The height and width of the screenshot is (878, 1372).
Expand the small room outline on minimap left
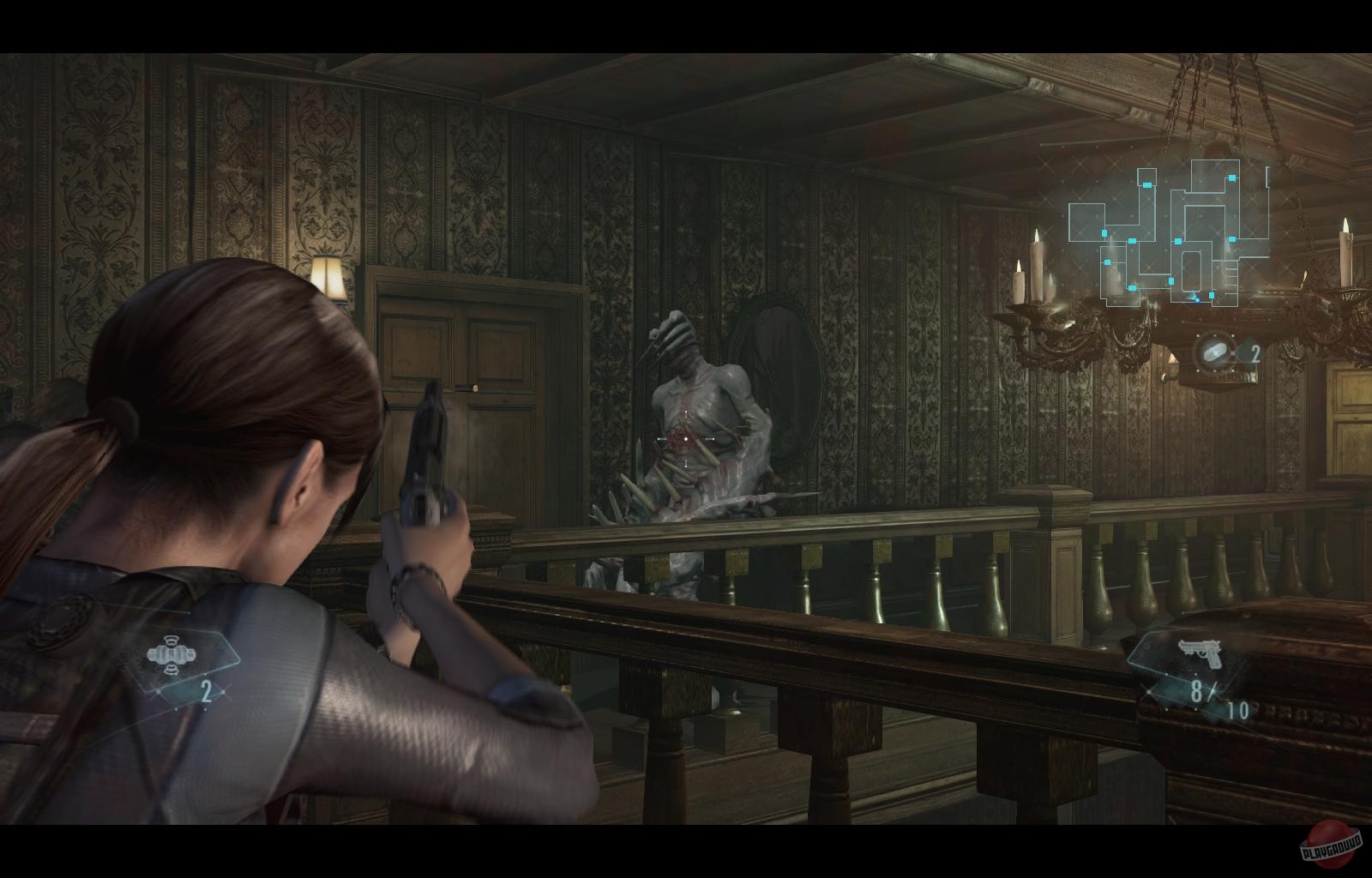click(1086, 221)
